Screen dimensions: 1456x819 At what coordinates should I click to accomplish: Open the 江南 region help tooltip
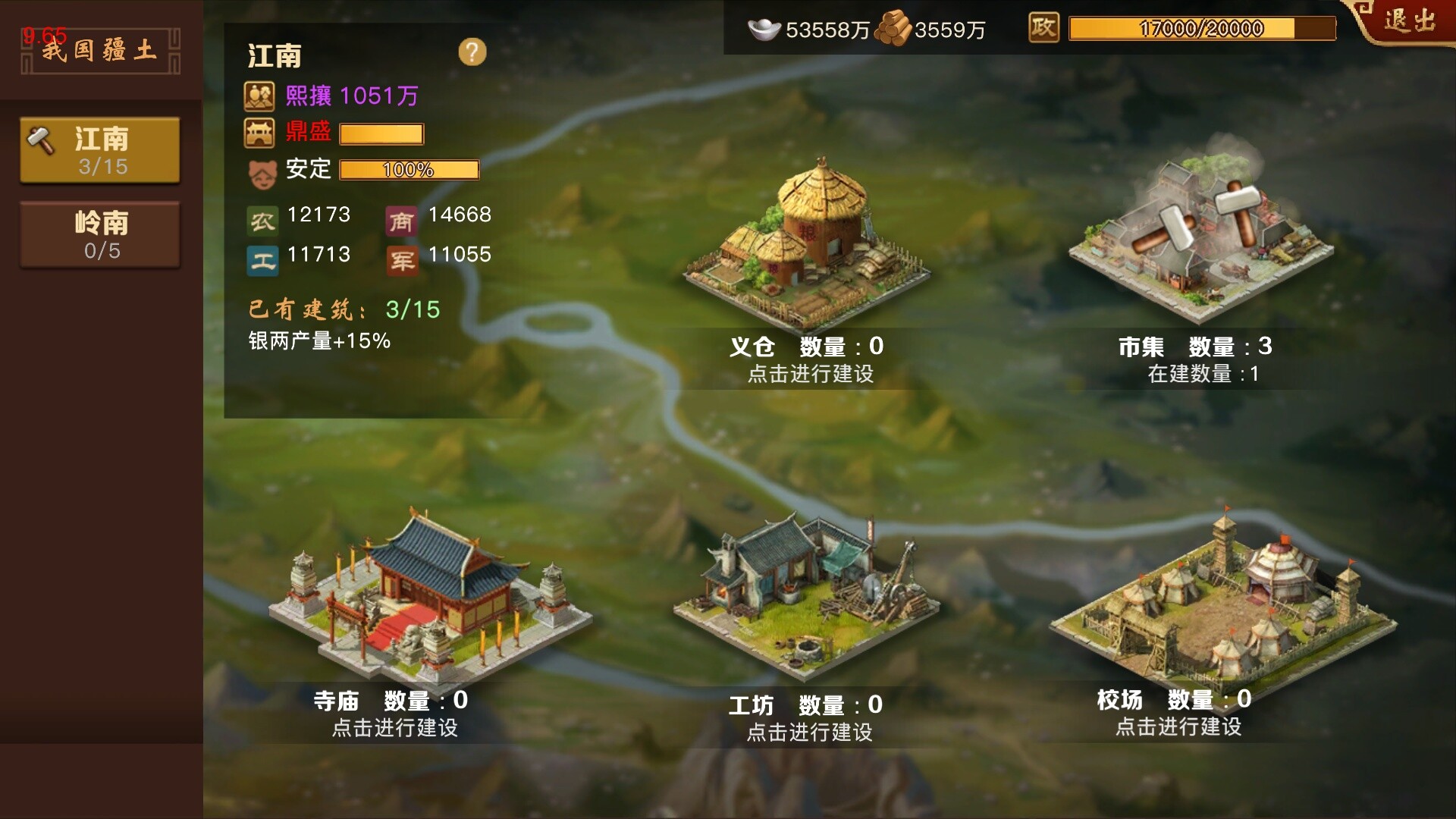coord(474,52)
